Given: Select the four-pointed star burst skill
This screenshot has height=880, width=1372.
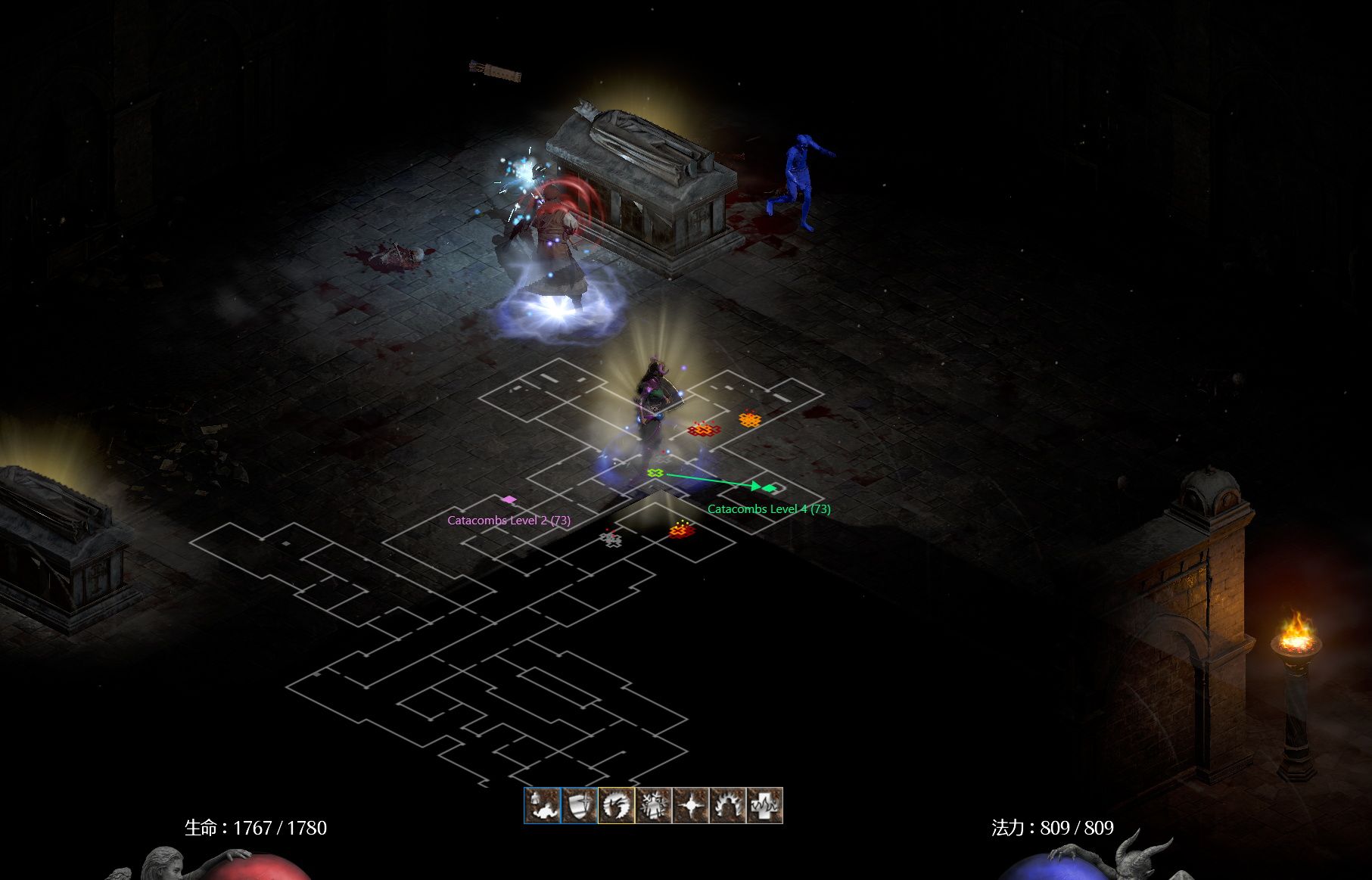Looking at the screenshot, I should 691,805.
